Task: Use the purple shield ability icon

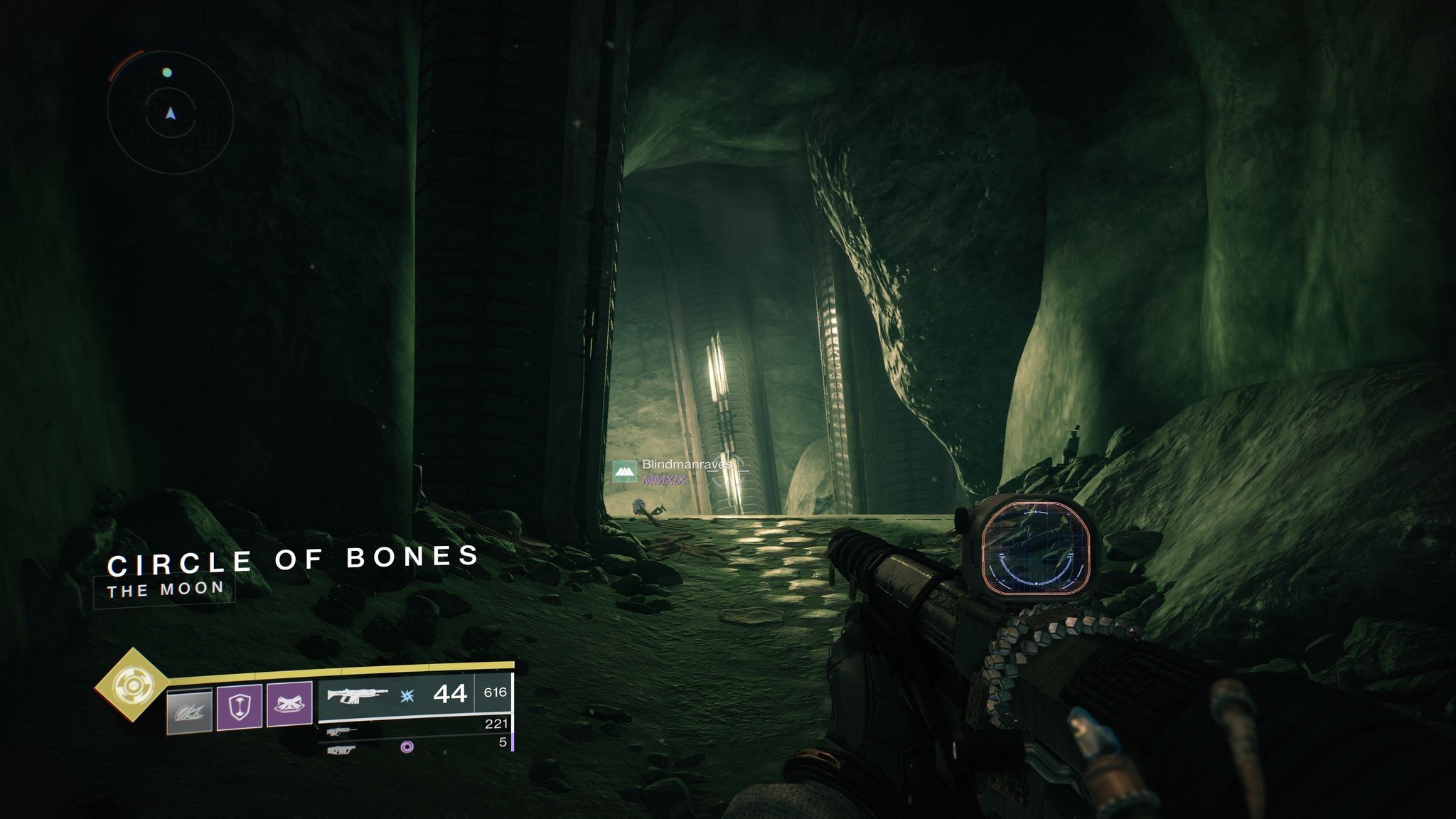Action: (240, 705)
